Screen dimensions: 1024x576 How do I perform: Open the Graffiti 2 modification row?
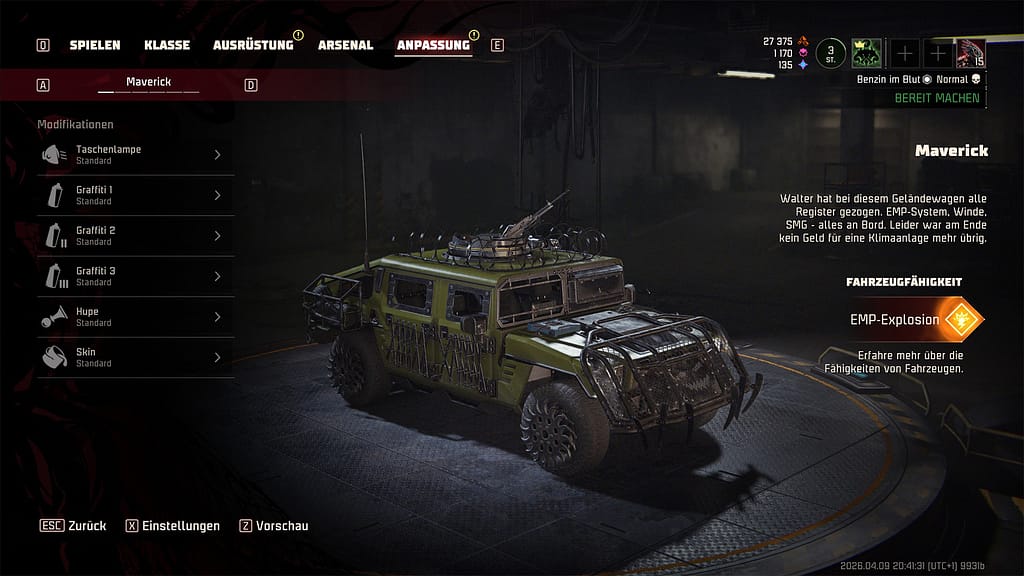135,235
